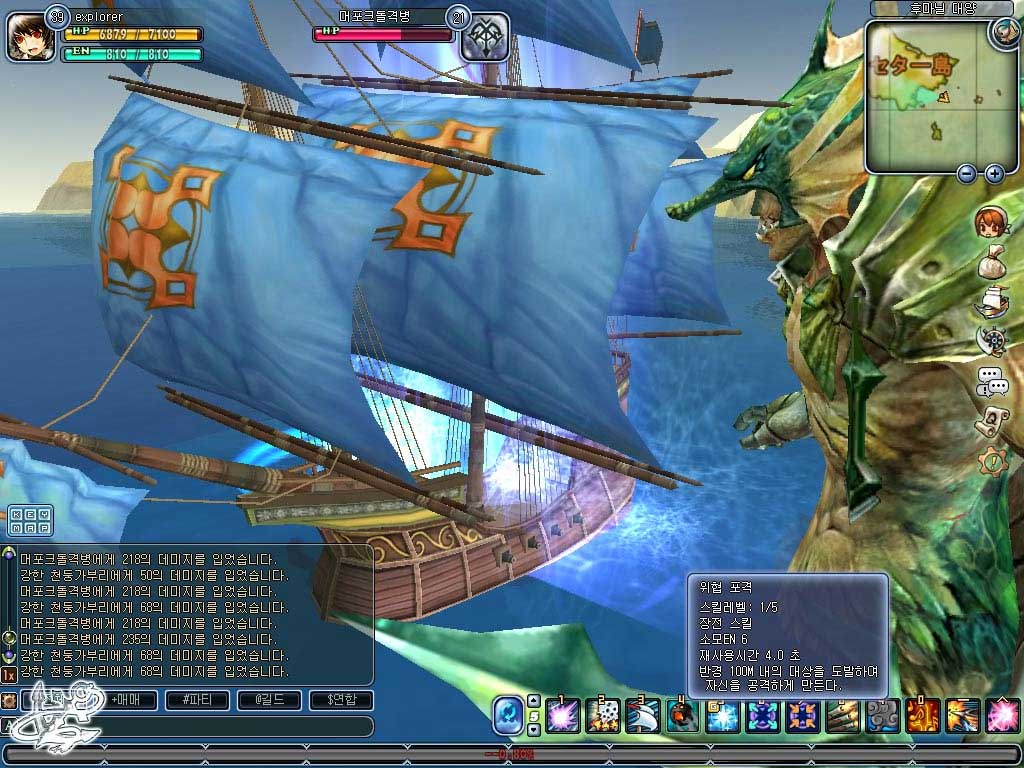Click the ship's helm wheel icon
Viewport: 1024px width, 768px height.
pos(991,340)
